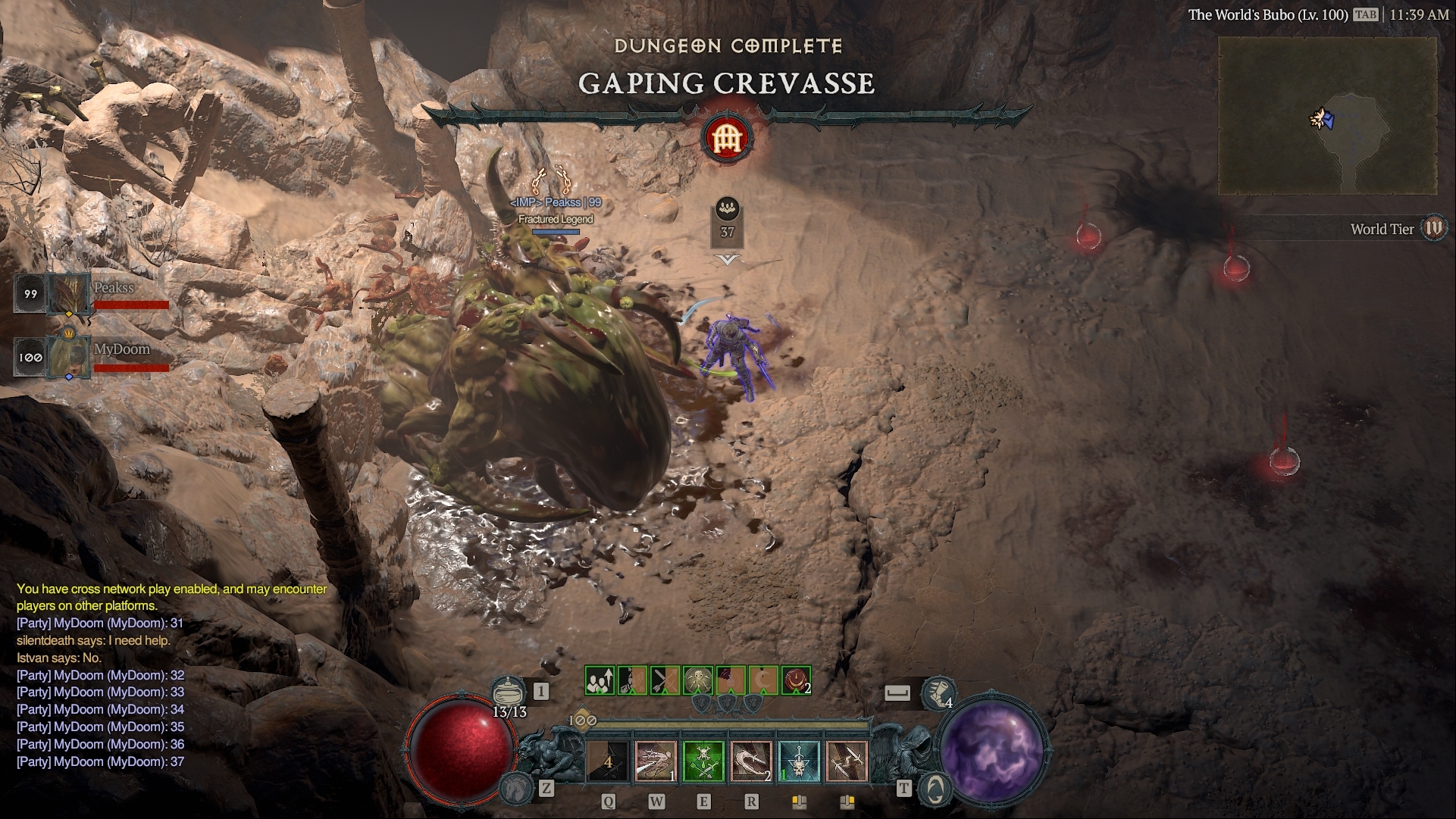Select the Peakss party portrait
Image resolution: width=1456 pixels, height=819 pixels.
70,294
